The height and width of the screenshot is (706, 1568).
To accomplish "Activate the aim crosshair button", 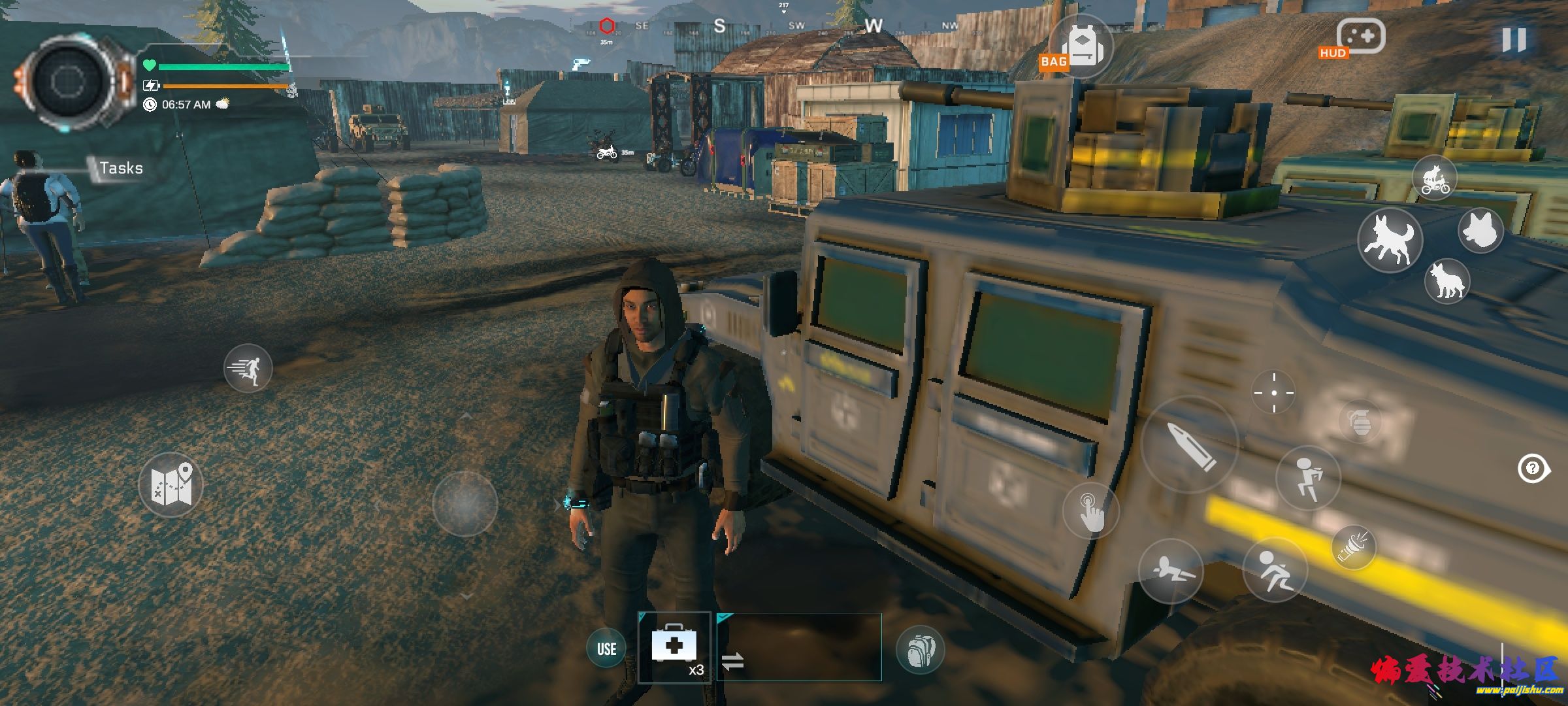I will [x=1273, y=393].
